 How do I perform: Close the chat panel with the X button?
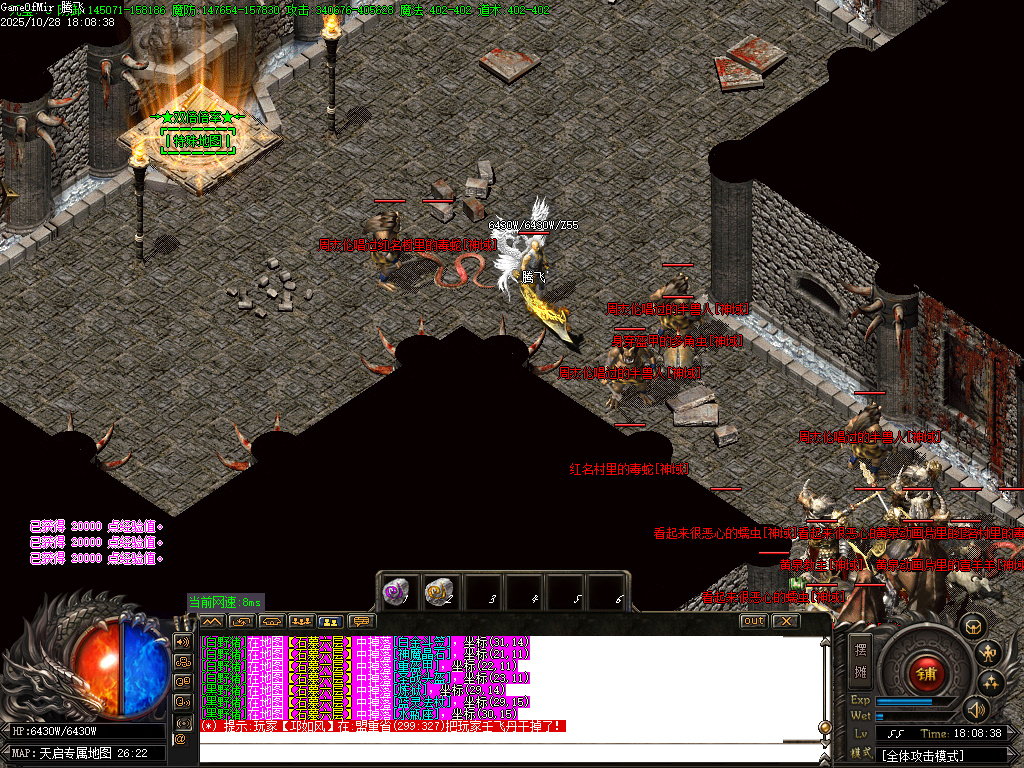786,621
